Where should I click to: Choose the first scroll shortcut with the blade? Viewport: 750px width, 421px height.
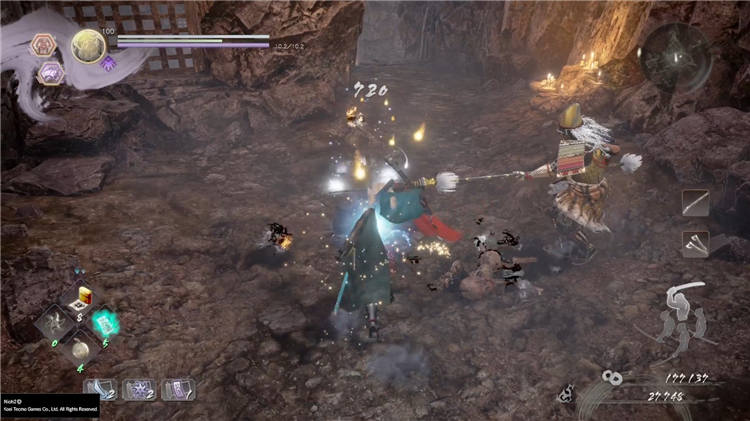point(101,389)
